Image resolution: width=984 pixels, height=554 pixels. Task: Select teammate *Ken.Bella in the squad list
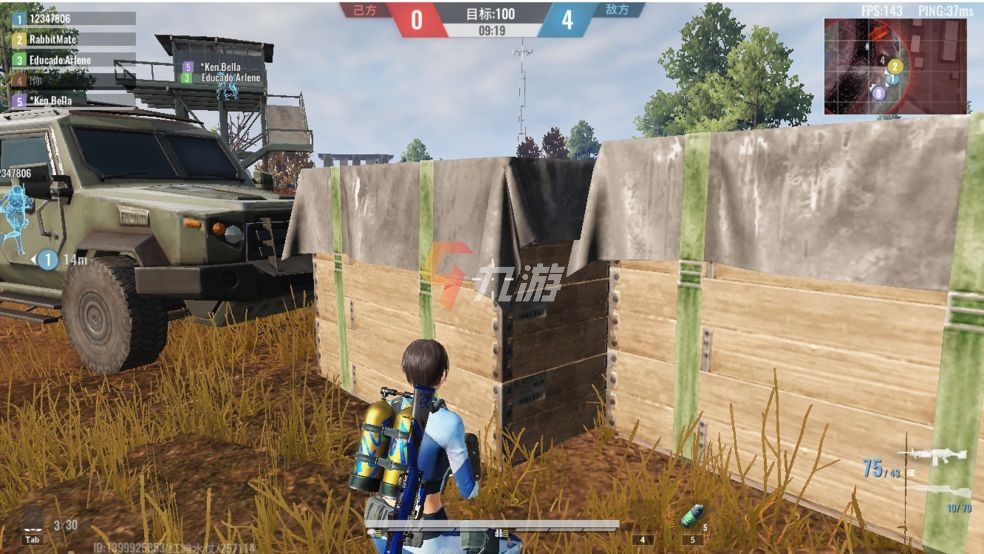coord(72,101)
